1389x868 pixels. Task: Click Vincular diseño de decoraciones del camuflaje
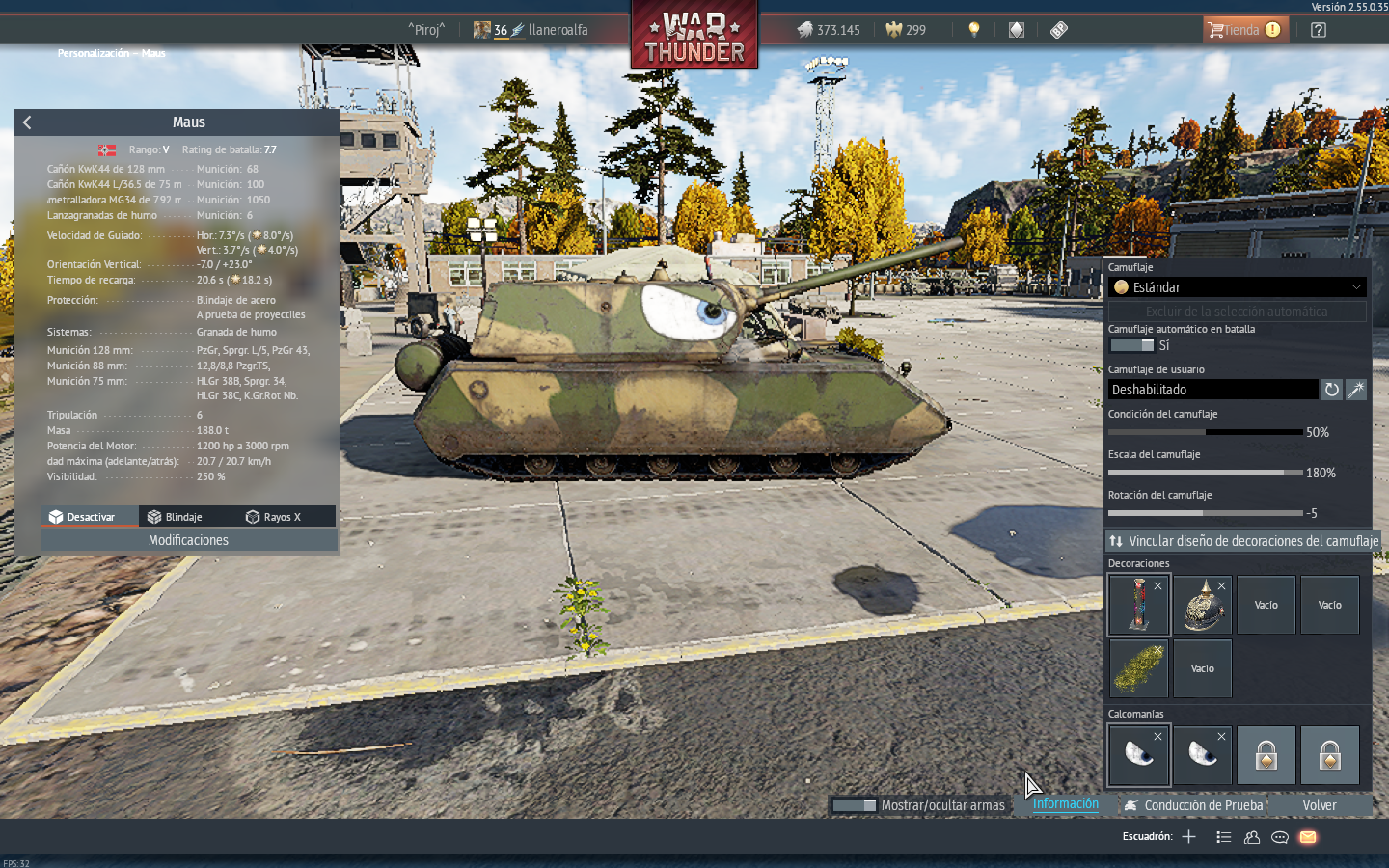tap(1243, 541)
